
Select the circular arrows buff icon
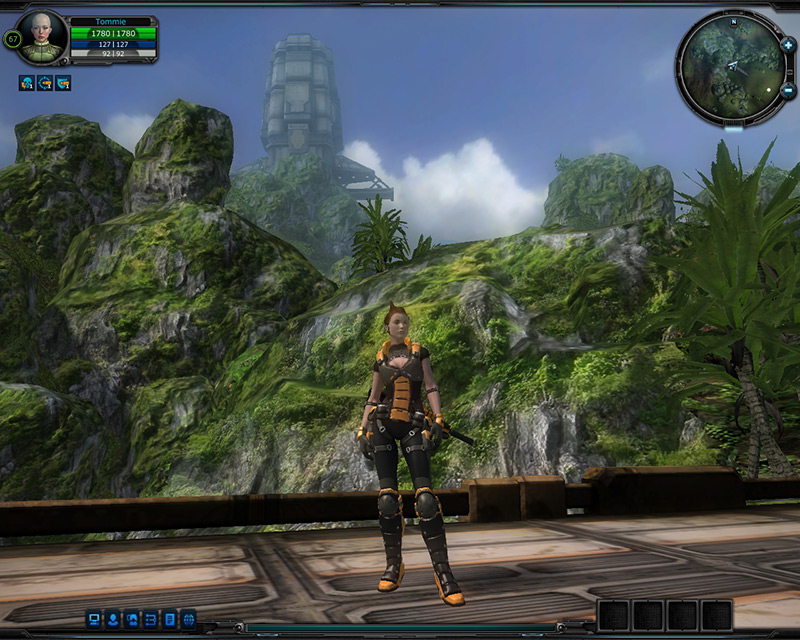tap(45, 83)
